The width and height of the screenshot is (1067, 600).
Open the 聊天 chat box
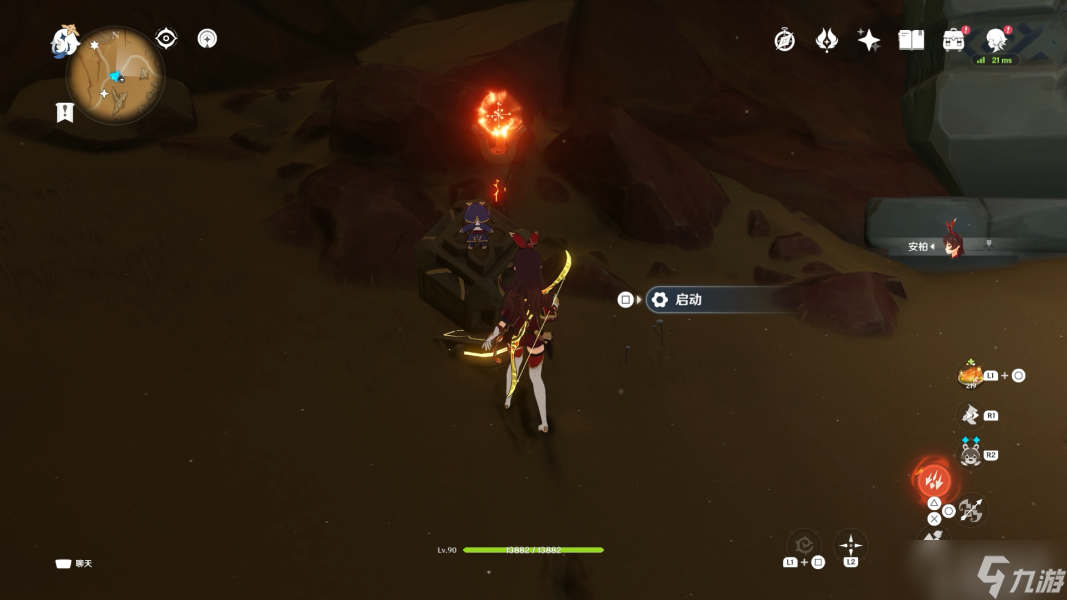point(74,564)
